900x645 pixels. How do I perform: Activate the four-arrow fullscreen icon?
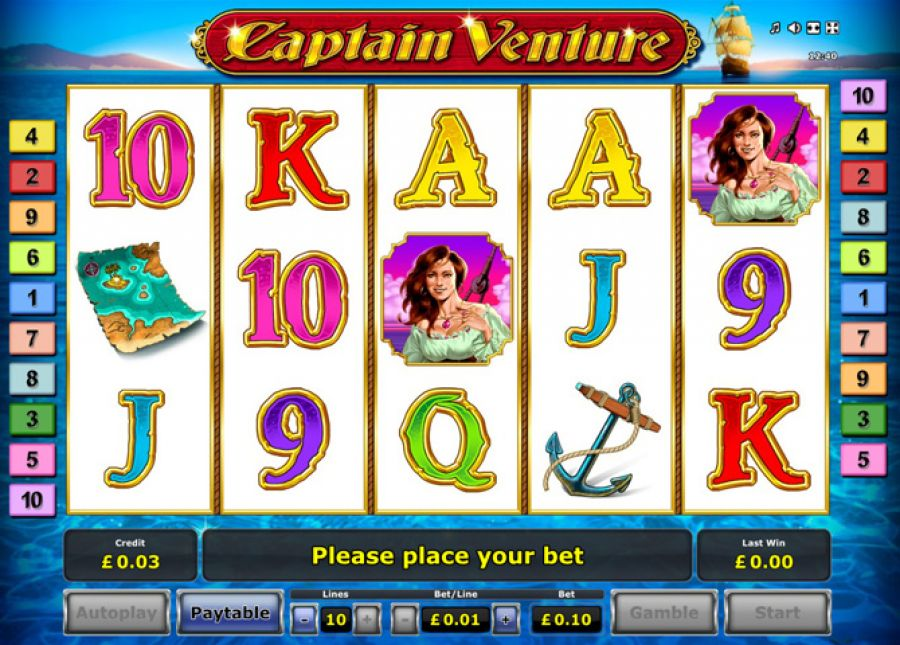tap(833, 28)
